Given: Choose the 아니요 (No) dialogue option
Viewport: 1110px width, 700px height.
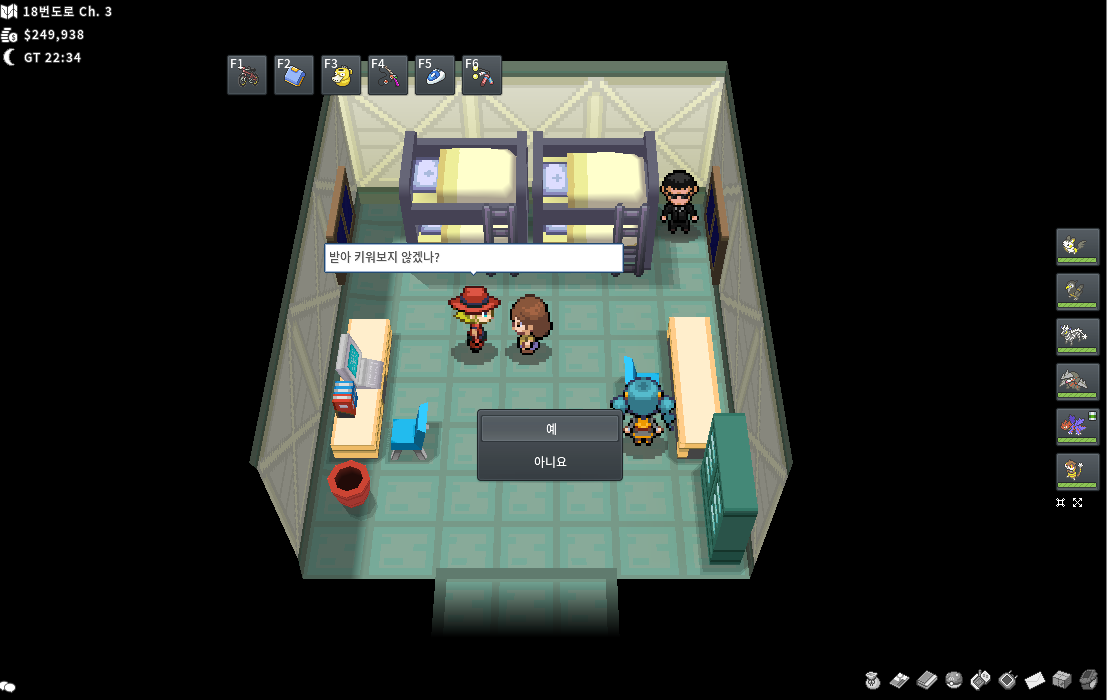Looking at the screenshot, I should 550,462.
